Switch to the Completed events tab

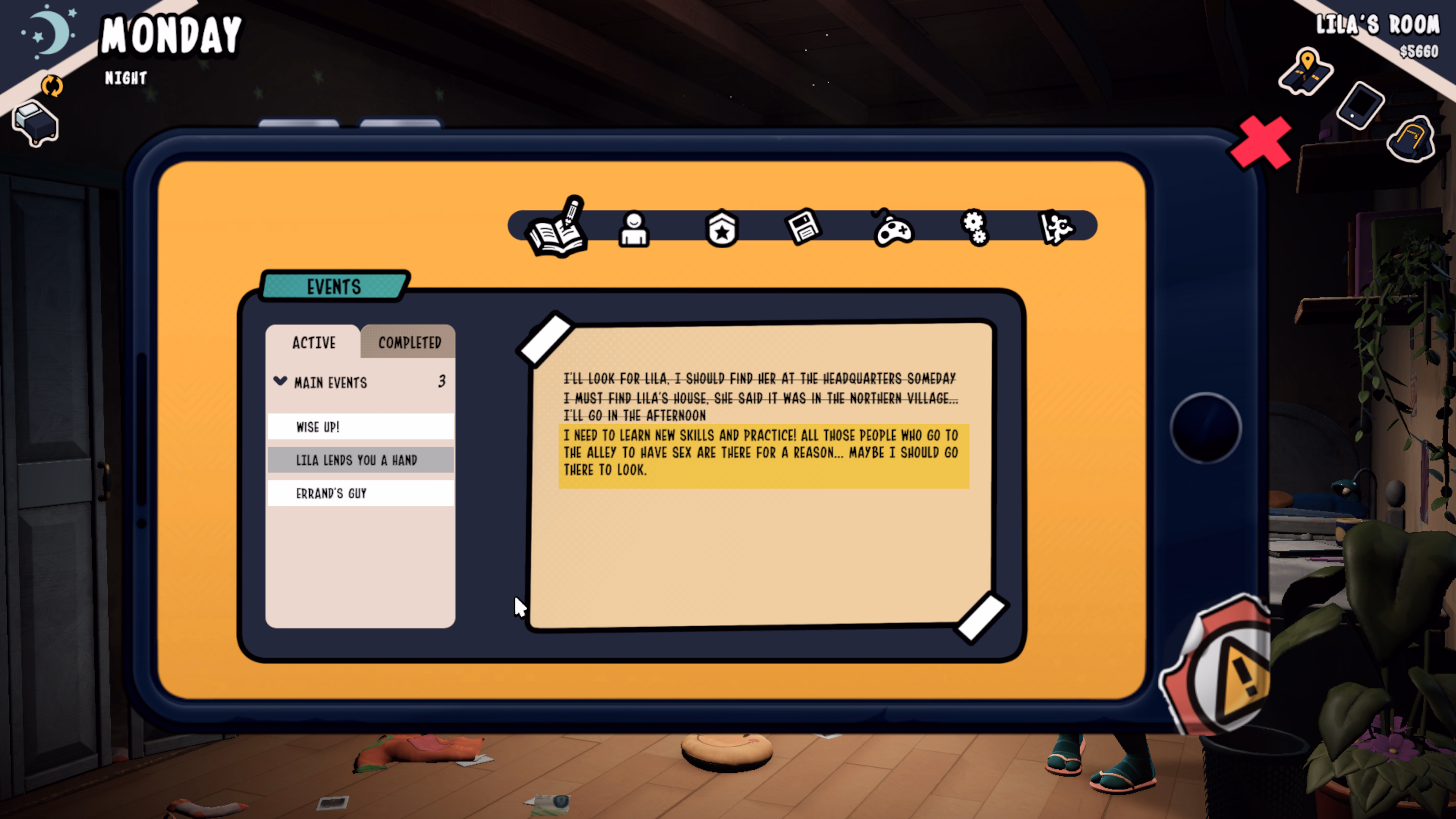pos(409,343)
